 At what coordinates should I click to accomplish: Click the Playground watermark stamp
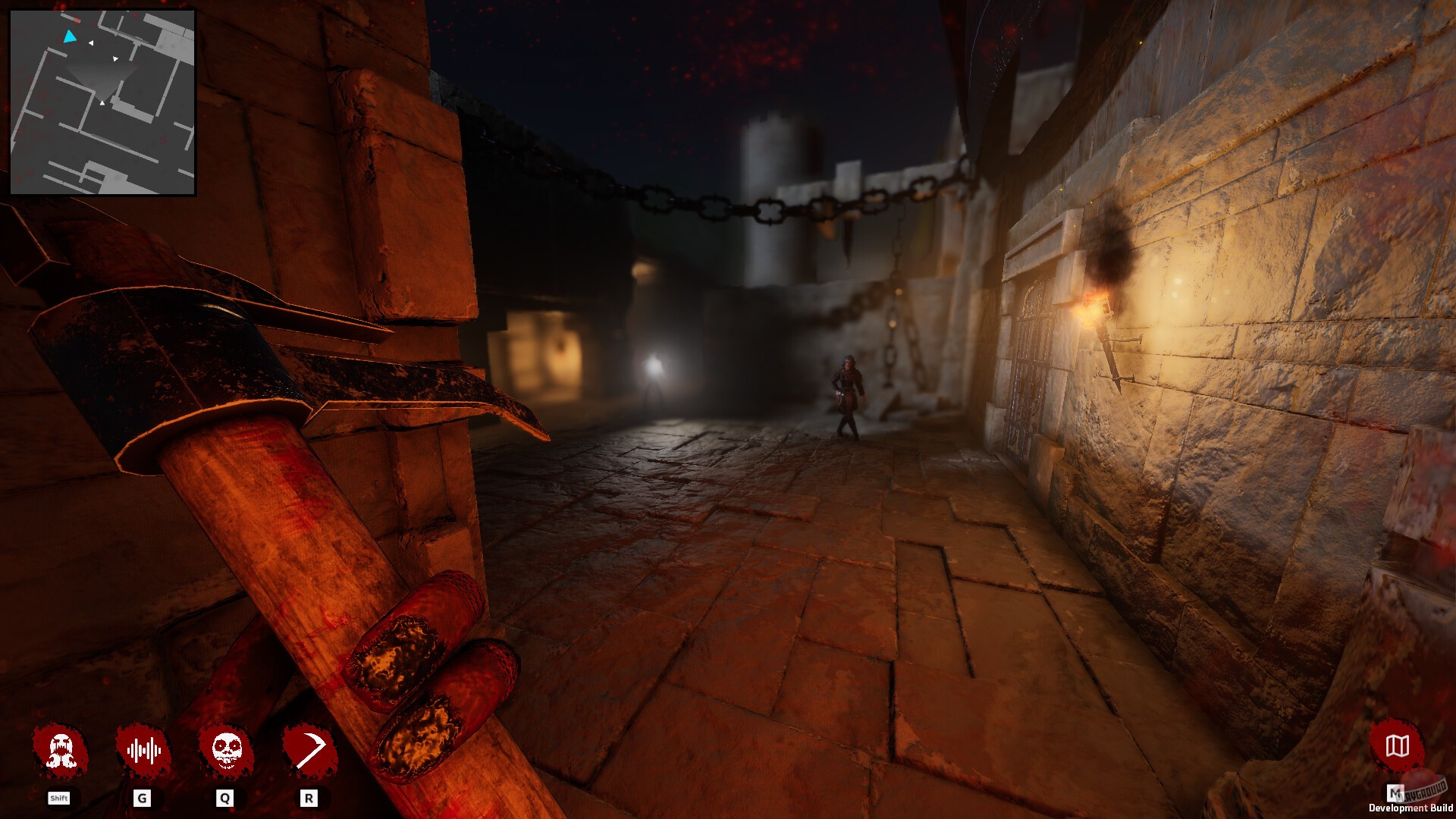(1424, 791)
